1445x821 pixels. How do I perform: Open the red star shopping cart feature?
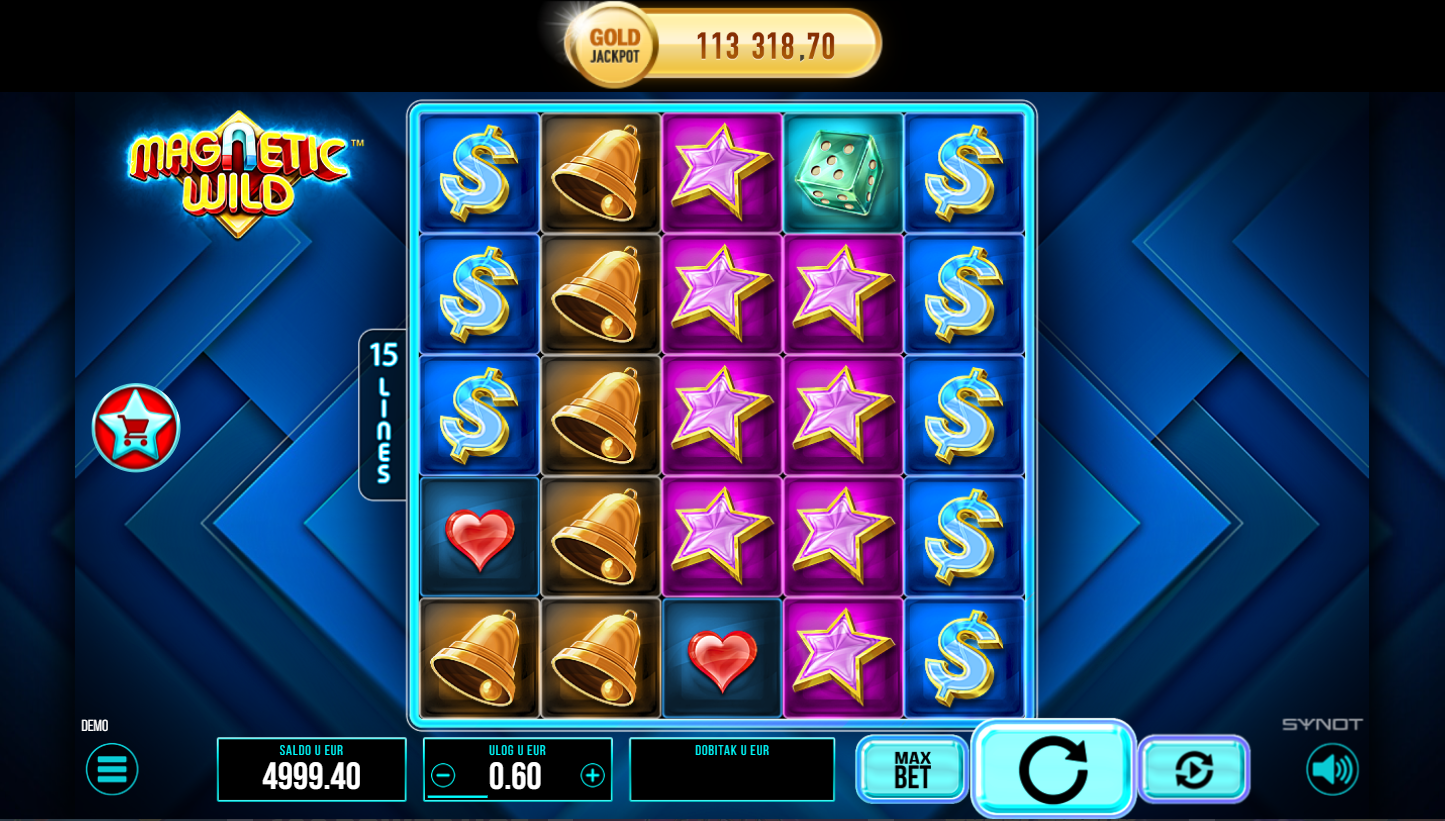(136, 428)
